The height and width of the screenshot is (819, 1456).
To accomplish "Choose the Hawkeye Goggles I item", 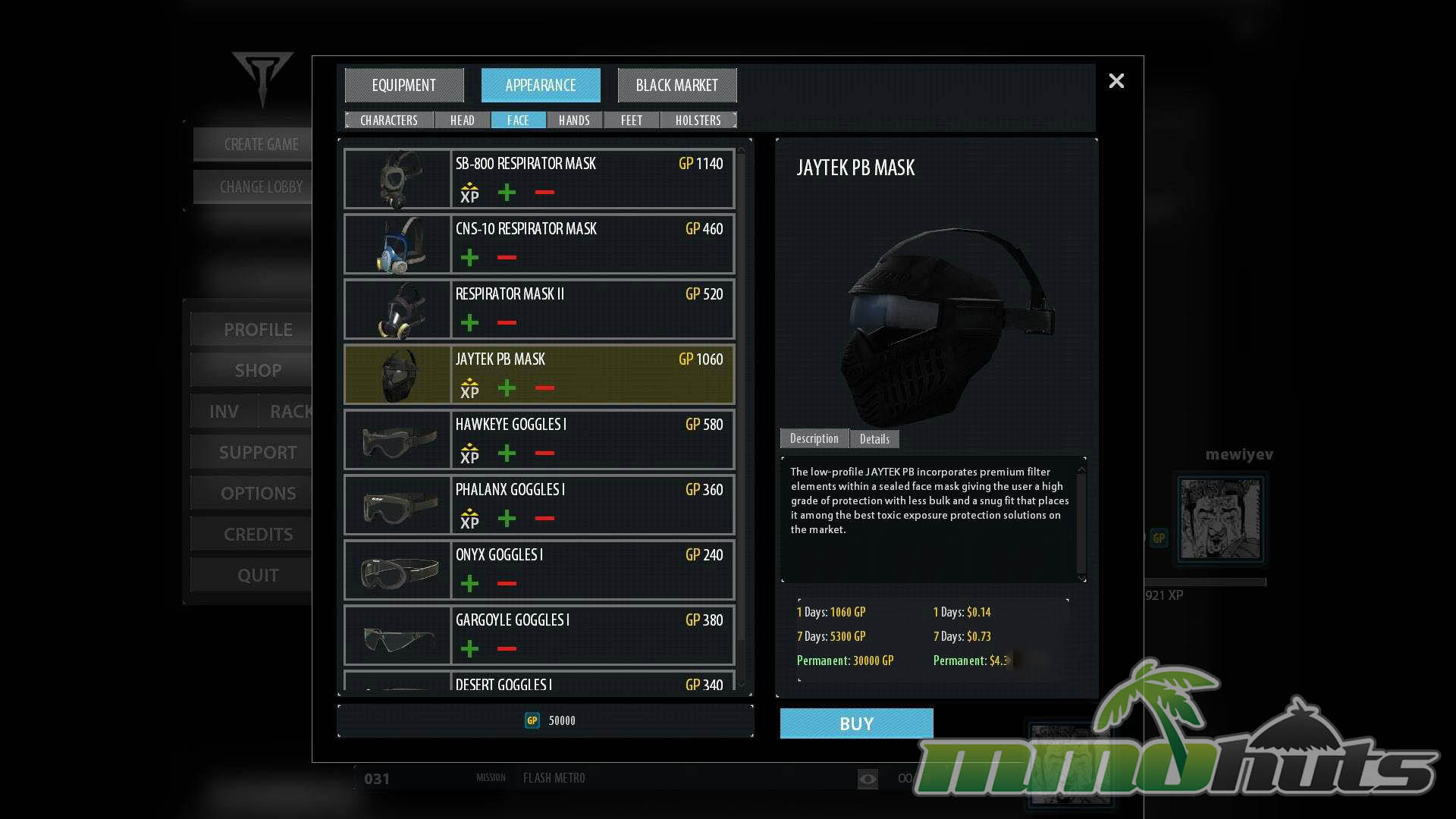I will click(539, 439).
